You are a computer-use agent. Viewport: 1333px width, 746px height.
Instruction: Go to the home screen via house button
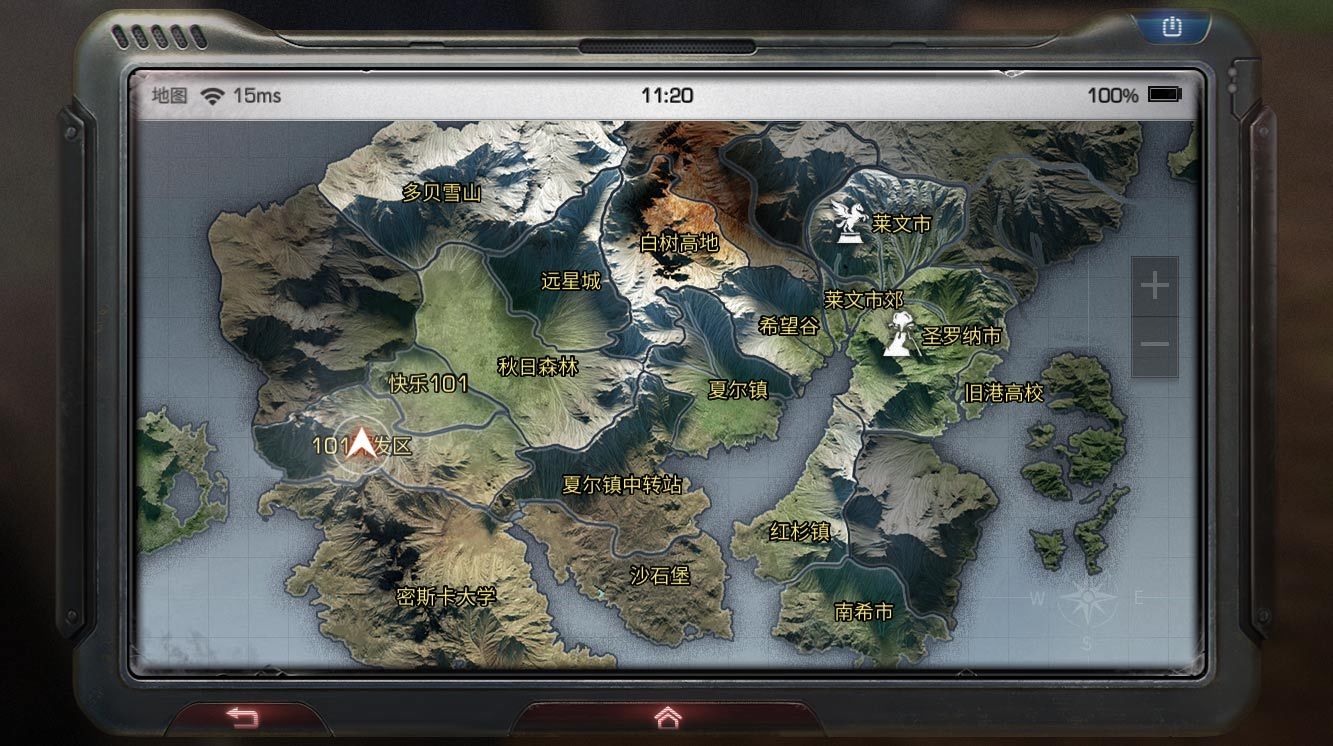click(667, 717)
